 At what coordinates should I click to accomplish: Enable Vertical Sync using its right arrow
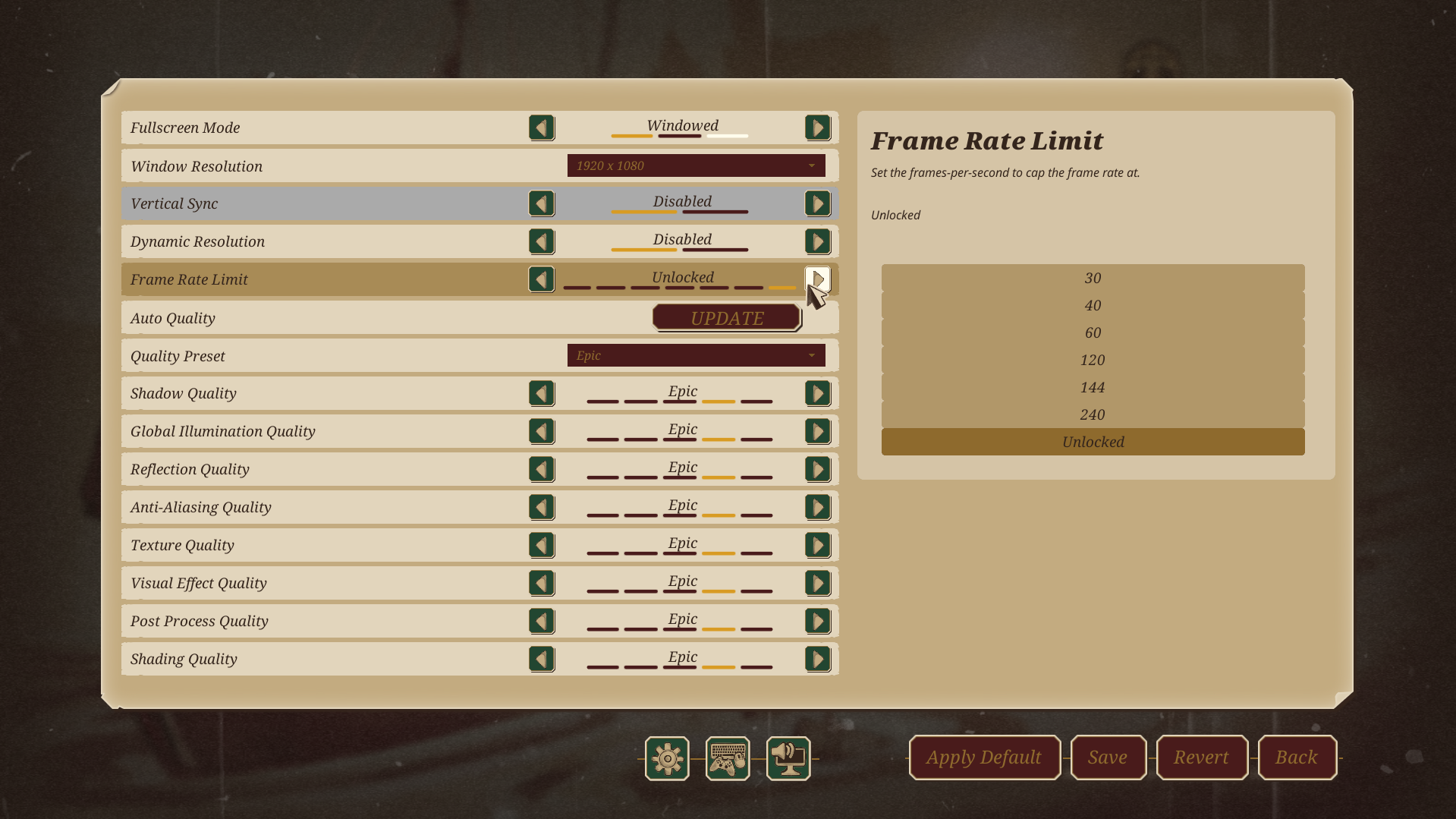(817, 203)
